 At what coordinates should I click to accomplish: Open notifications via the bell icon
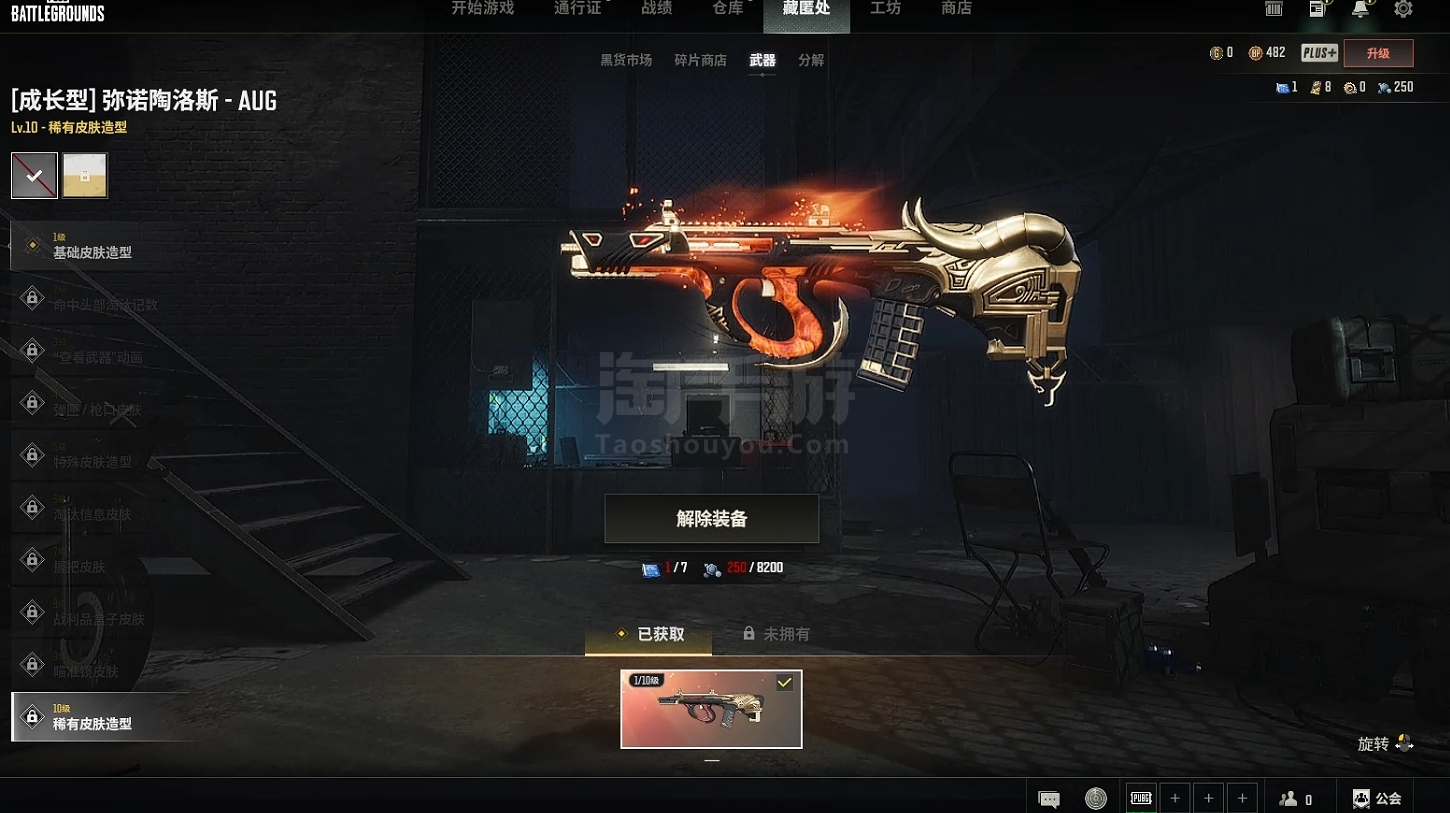point(1360,9)
